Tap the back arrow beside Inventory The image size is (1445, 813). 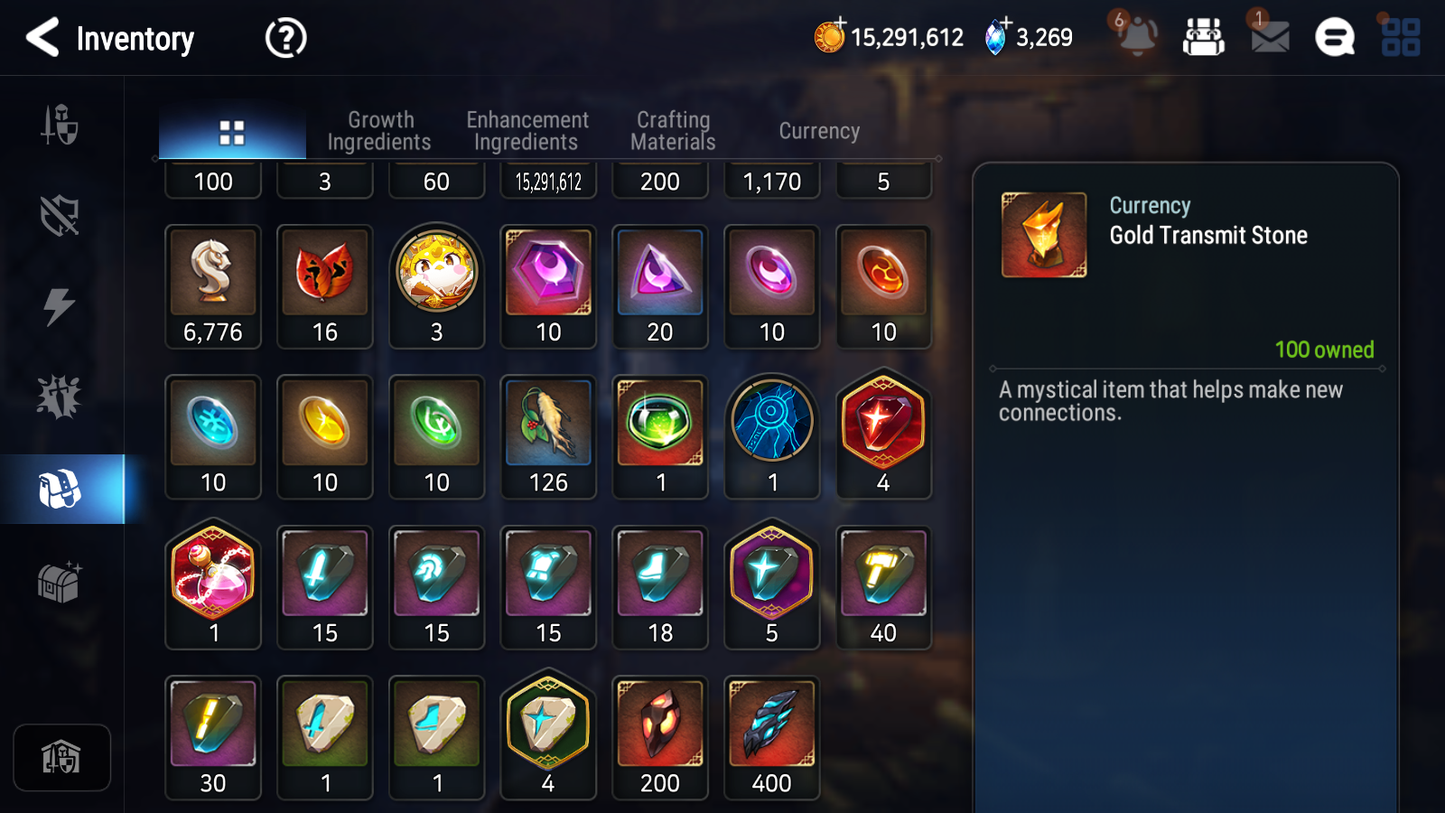[41, 38]
